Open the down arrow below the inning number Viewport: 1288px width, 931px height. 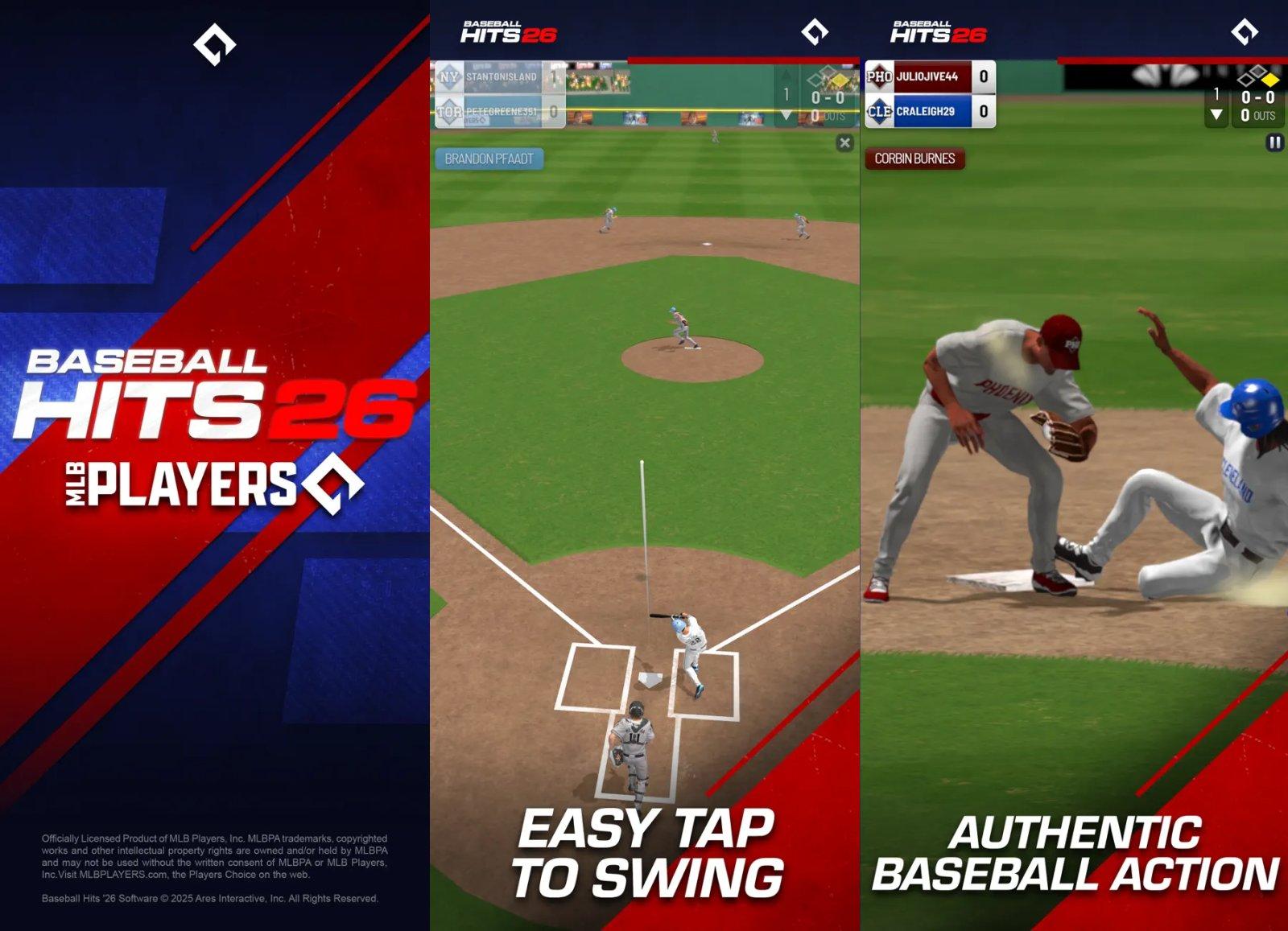(1216, 115)
